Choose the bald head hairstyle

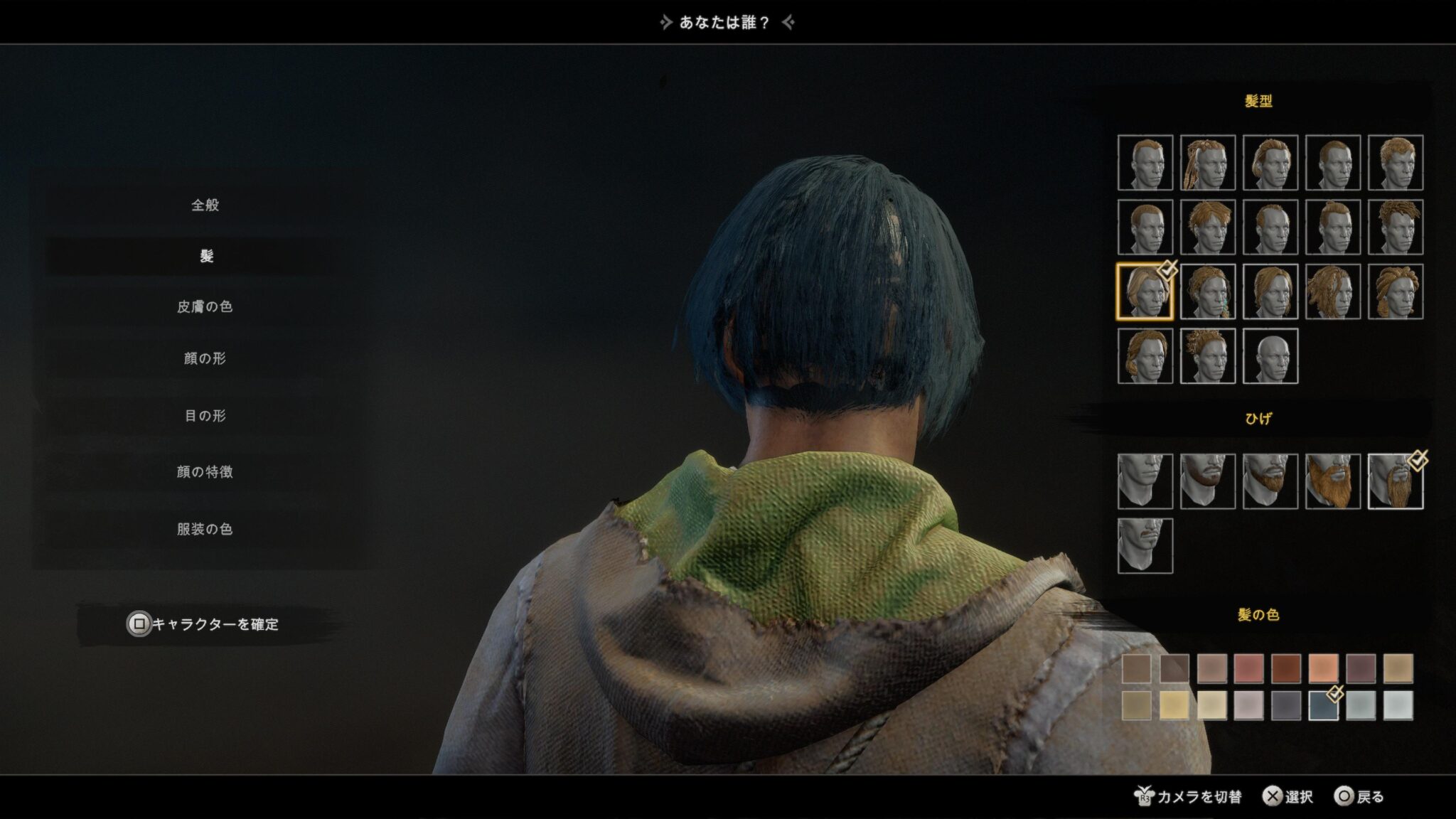click(1270, 356)
